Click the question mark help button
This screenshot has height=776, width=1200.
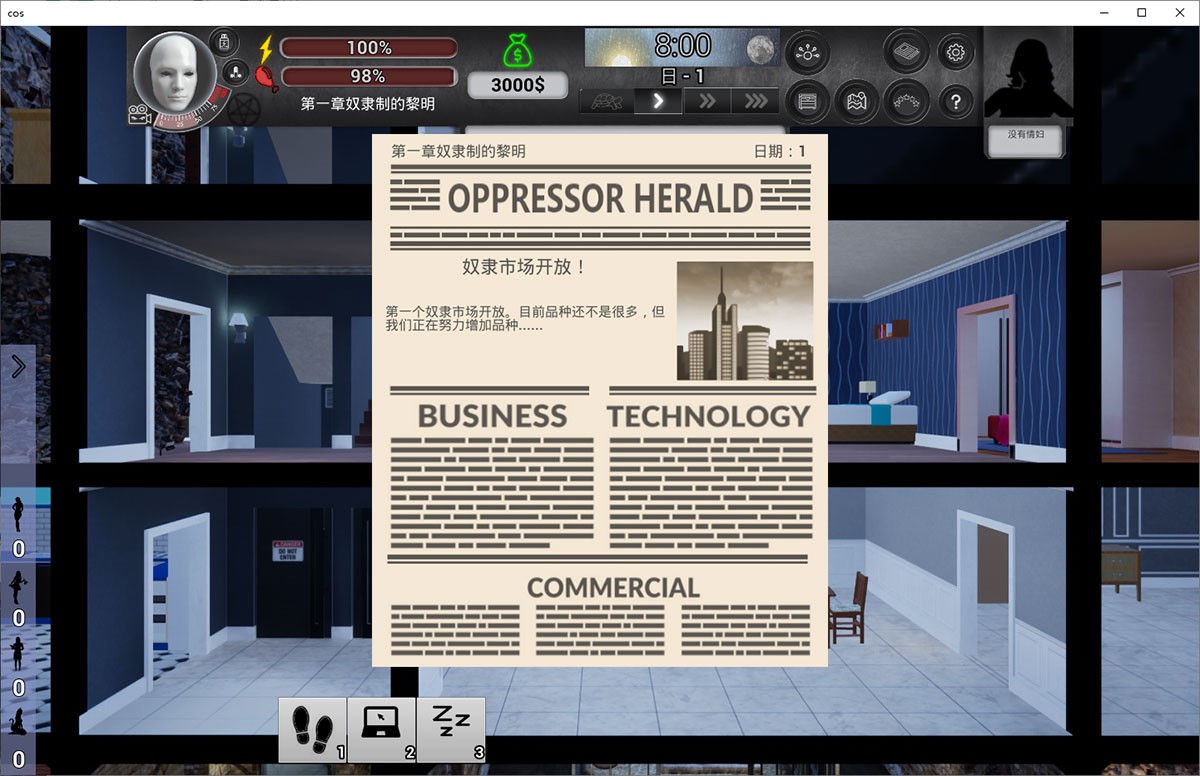point(956,101)
